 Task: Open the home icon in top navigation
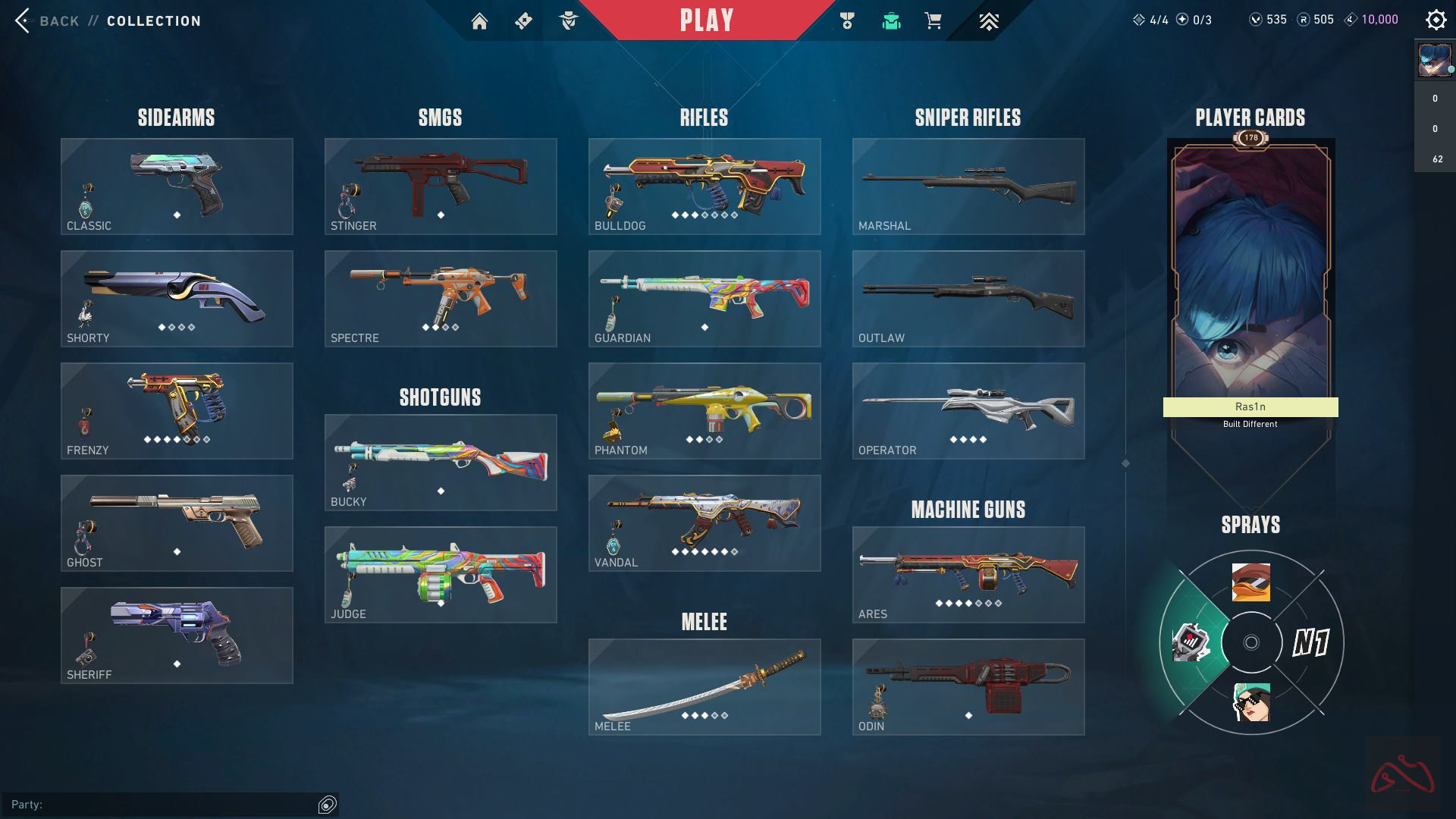[x=479, y=21]
